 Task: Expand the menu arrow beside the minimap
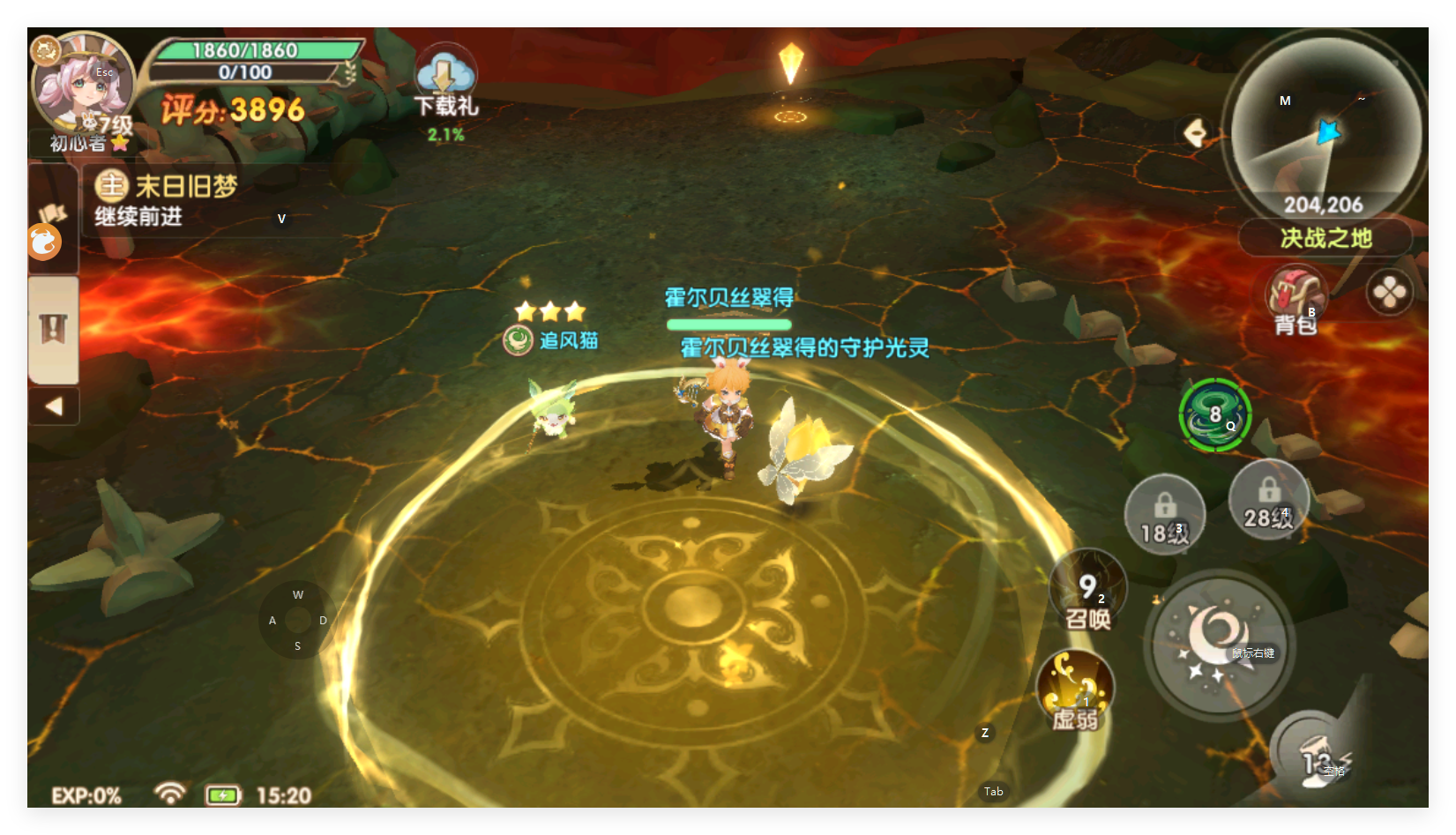click(1197, 133)
